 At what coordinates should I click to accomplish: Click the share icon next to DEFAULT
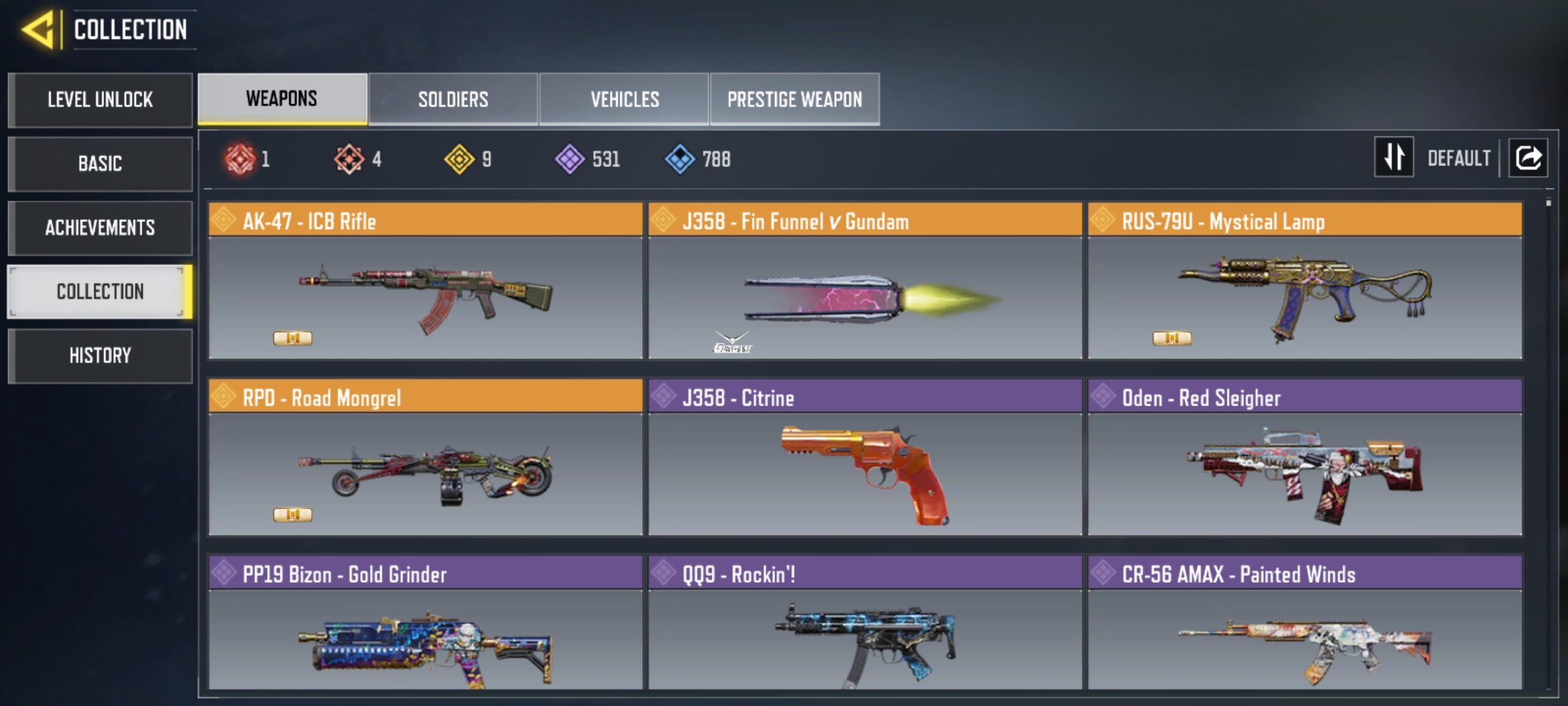pyautogui.click(x=1528, y=158)
